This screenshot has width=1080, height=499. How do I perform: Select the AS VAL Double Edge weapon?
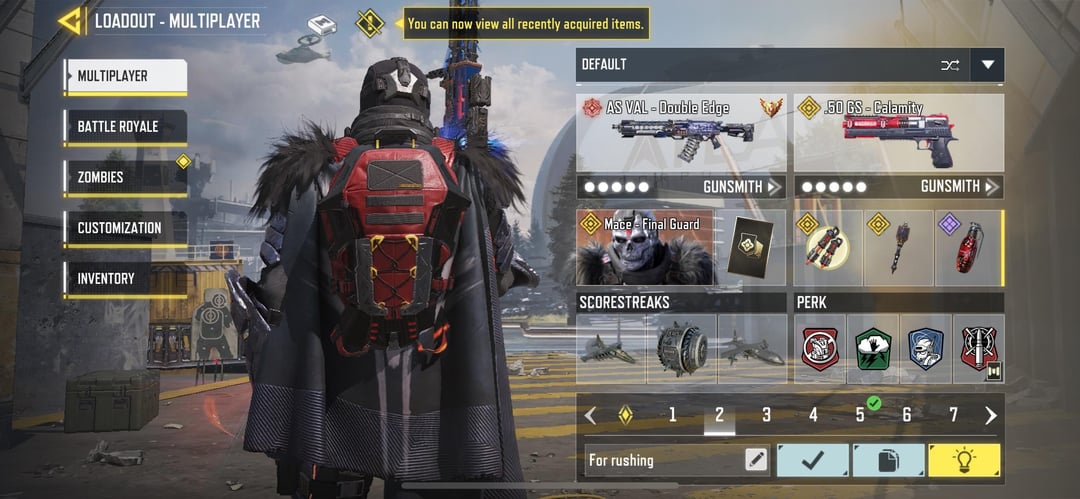tap(682, 134)
